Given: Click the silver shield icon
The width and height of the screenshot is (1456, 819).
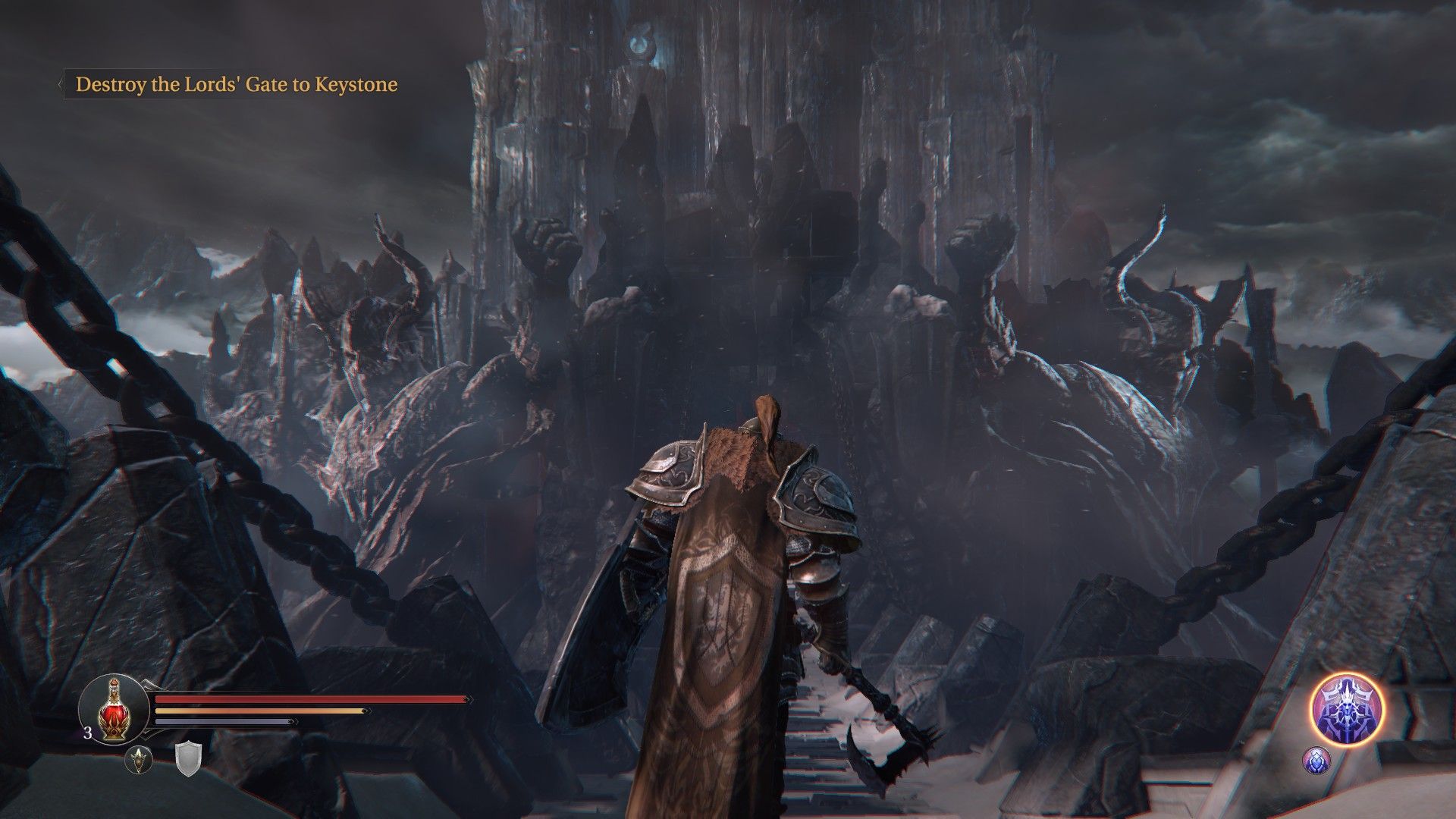Looking at the screenshot, I should (187, 759).
